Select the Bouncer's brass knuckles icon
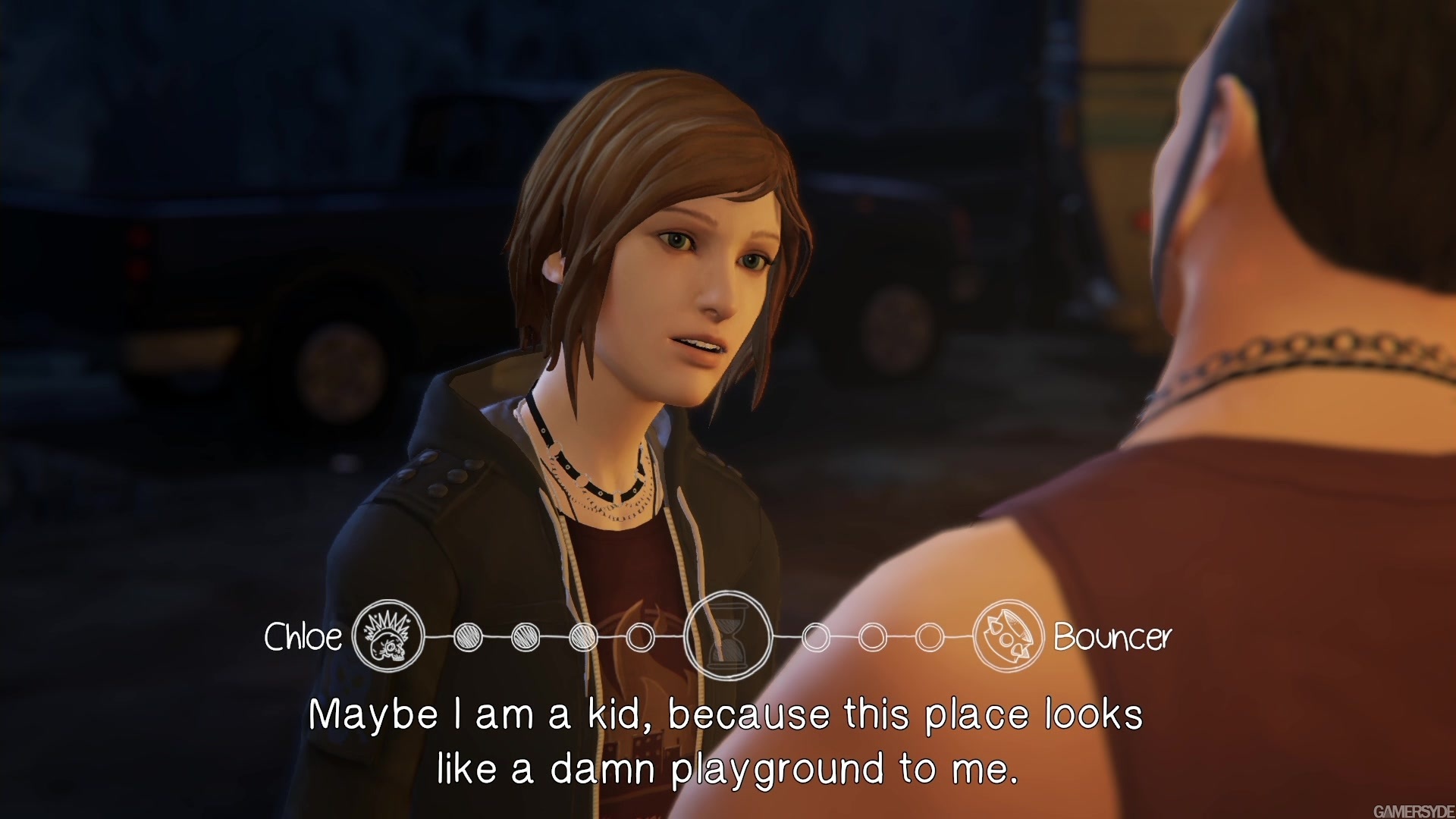 pyautogui.click(x=1009, y=636)
